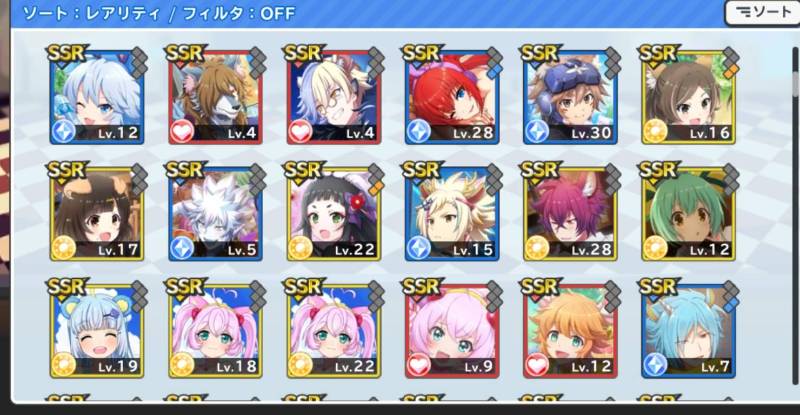This screenshot has width=800, height=415.
Task: Select the orange-haired Lv.12 heart card
Action: point(568,330)
